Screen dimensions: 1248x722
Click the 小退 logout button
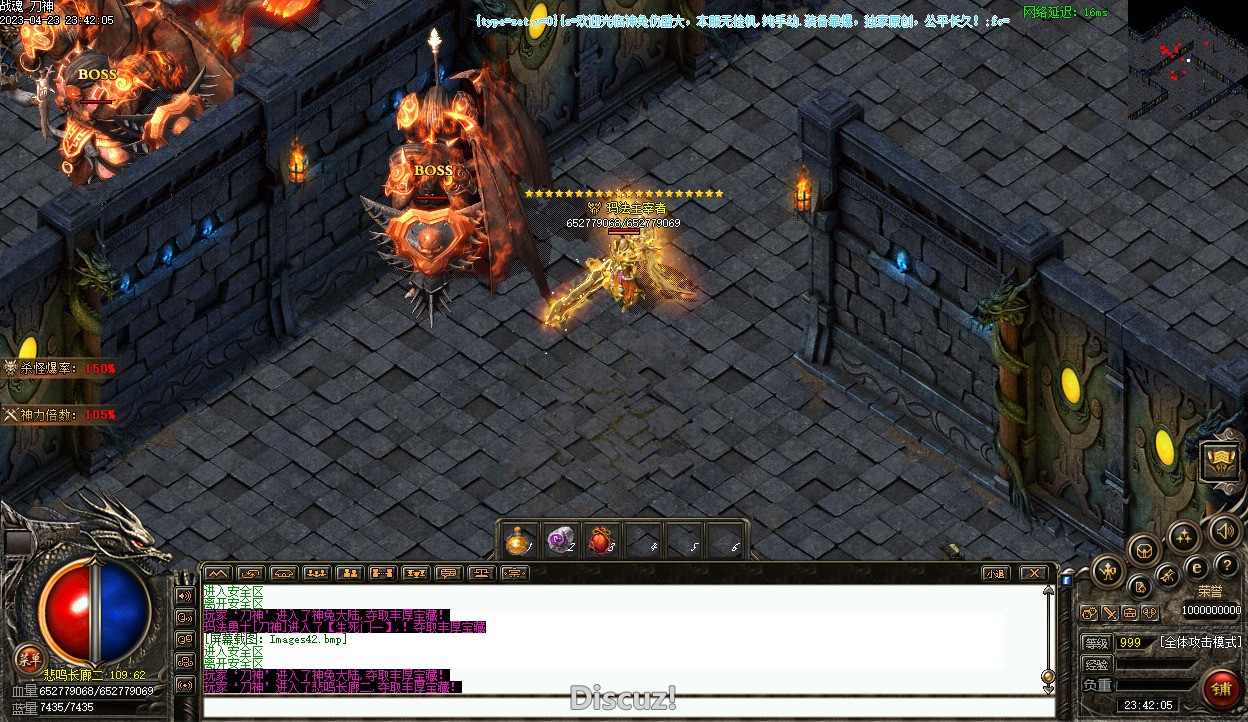994,573
